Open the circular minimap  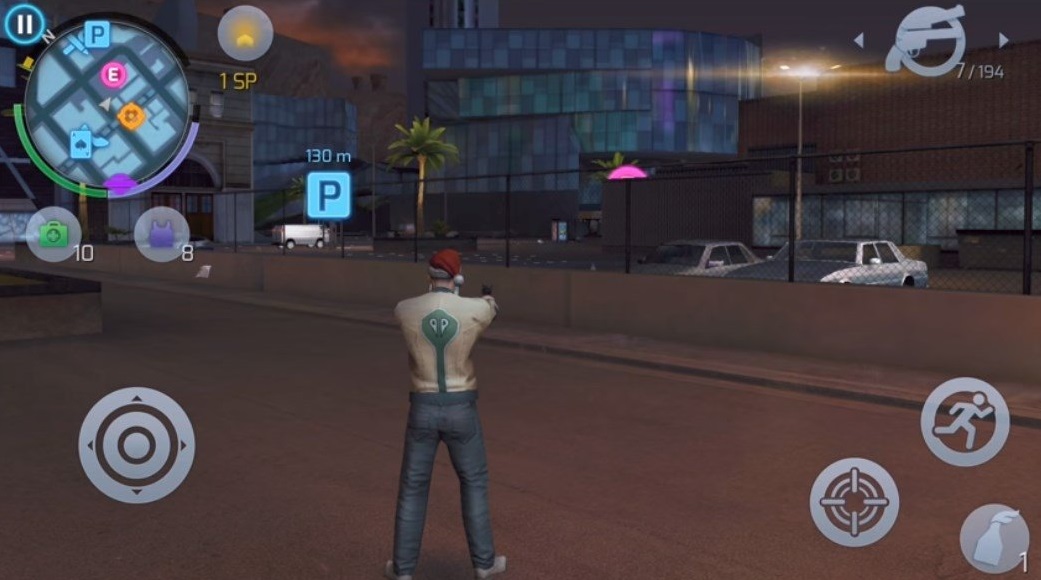pyautogui.click(x=107, y=103)
